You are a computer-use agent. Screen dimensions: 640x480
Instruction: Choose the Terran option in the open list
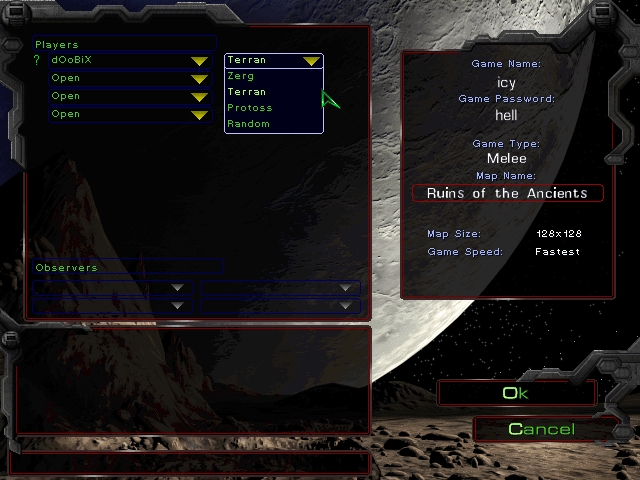[x=246, y=92]
